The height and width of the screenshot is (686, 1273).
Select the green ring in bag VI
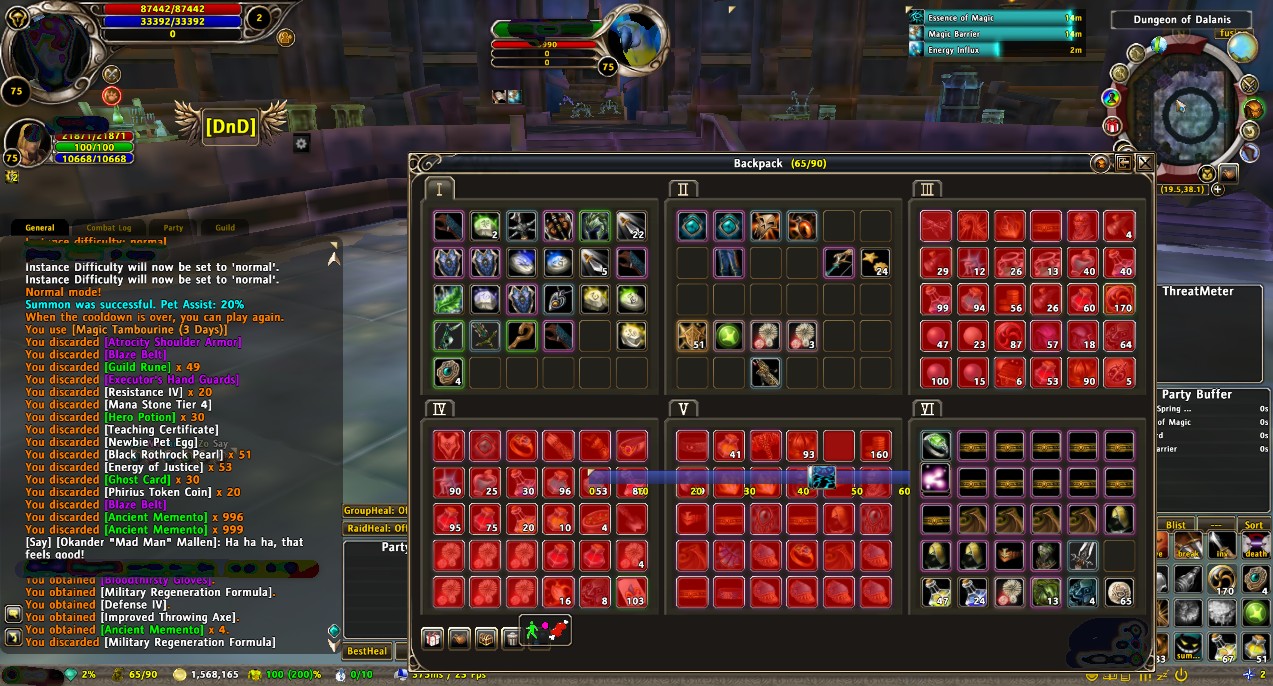936,445
